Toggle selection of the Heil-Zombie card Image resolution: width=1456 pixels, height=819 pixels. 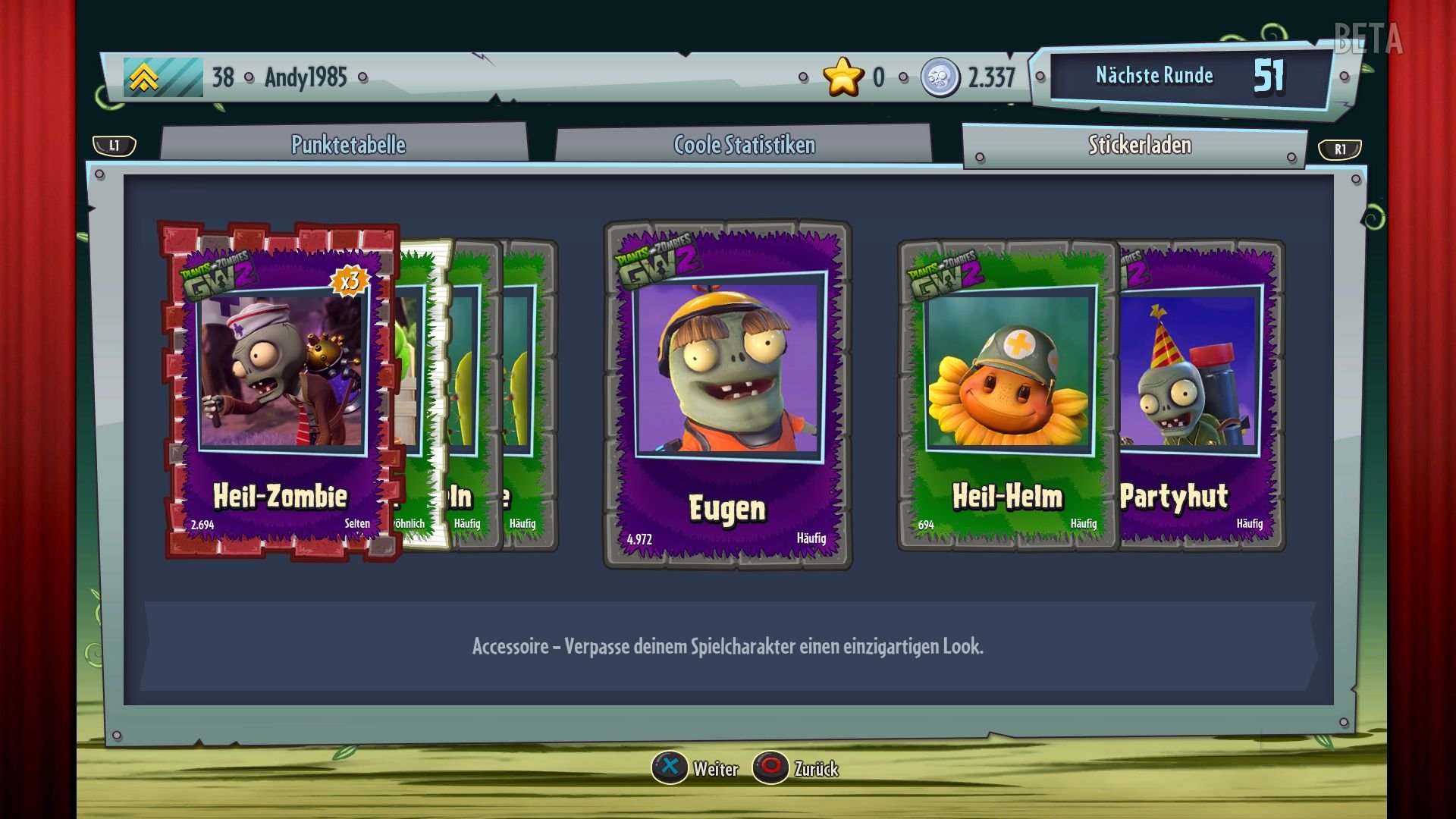coord(281,387)
